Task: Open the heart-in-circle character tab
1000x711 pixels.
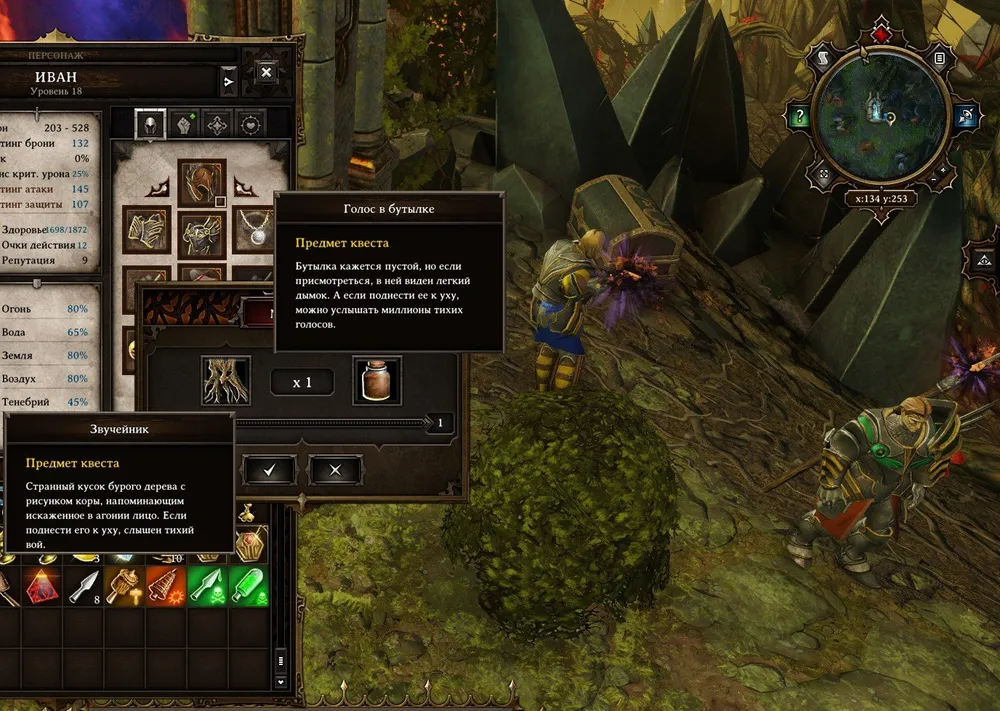Action: point(250,123)
